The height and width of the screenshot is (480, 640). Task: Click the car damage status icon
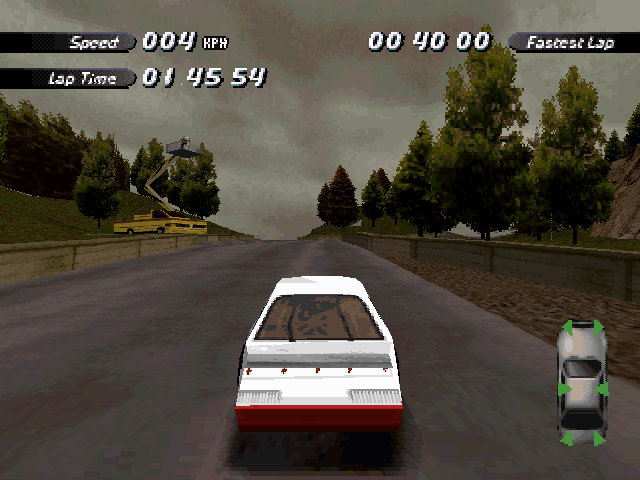pyautogui.click(x=581, y=382)
